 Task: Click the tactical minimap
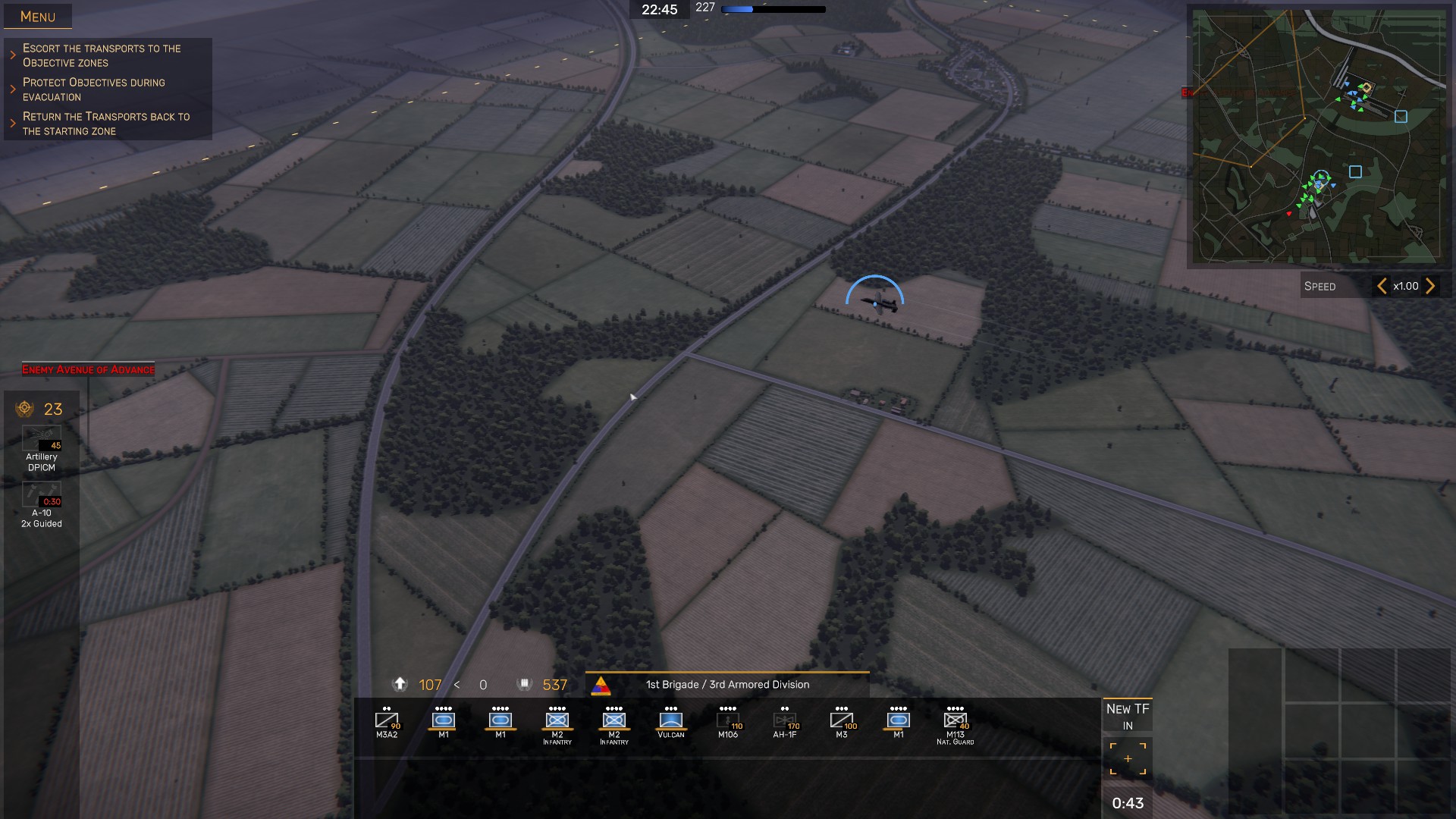tap(1317, 136)
